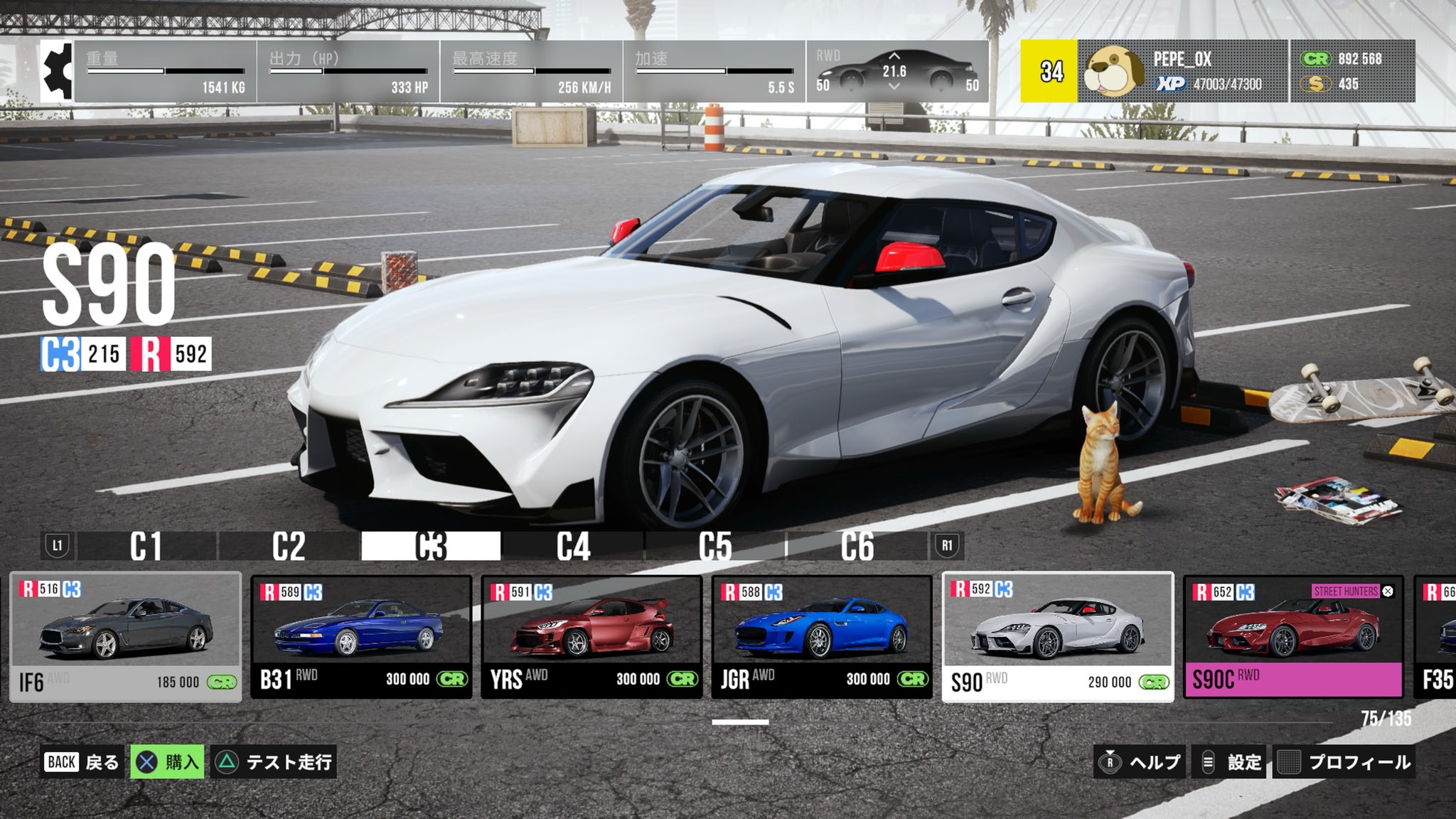Select the partially visible F35 car card
Image resolution: width=1456 pixels, height=819 pixels.
(x=1436, y=637)
